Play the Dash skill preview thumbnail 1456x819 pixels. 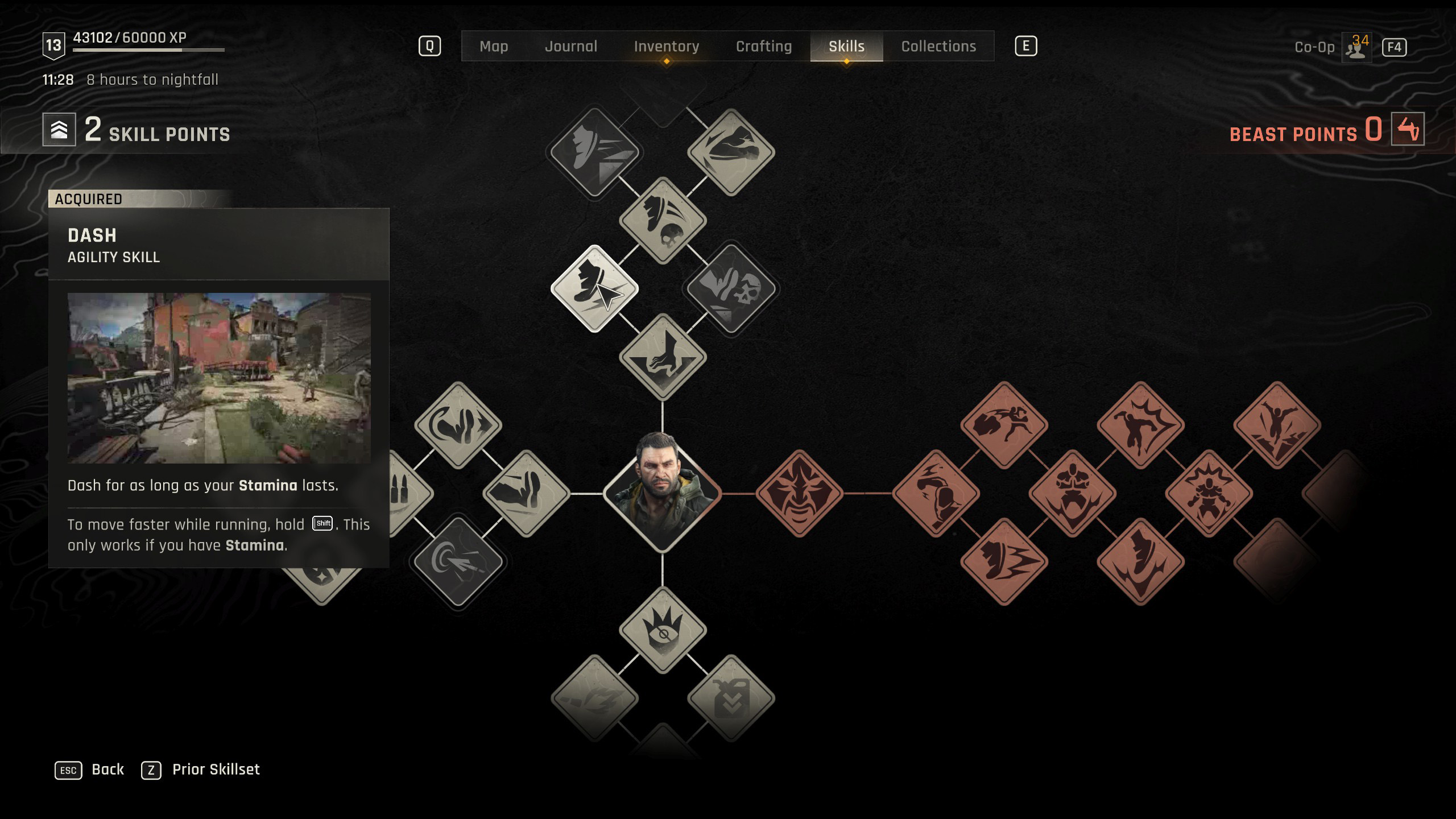point(219,378)
